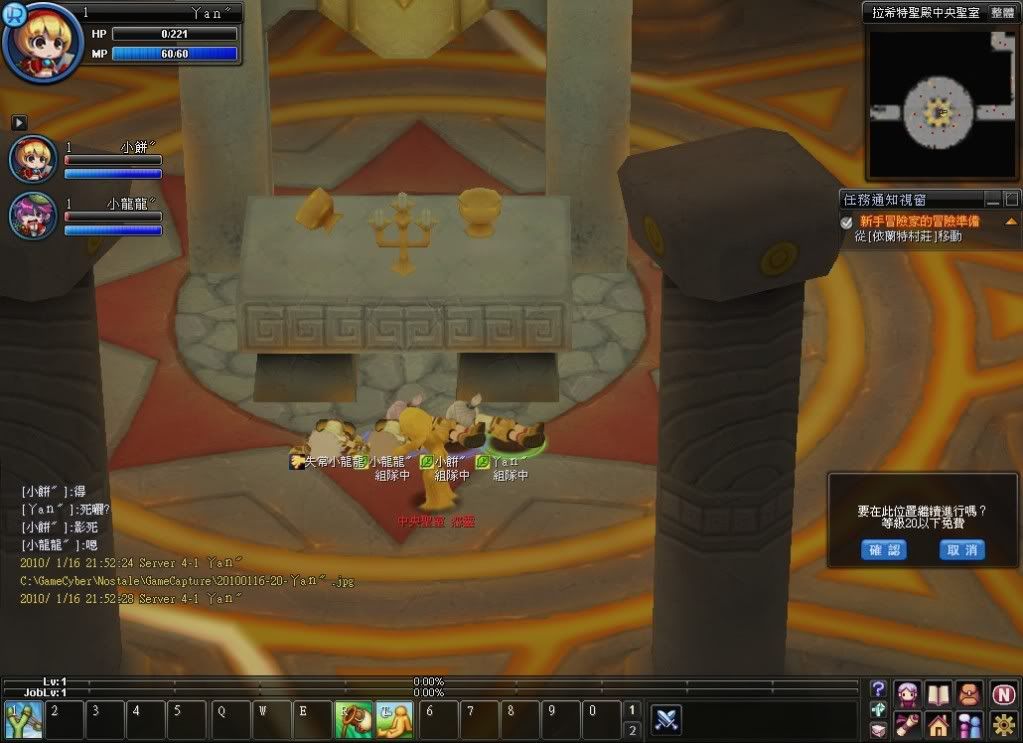Minimize the quest notification window
This screenshot has height=743, width=1023.
click(x=993, y=200)
